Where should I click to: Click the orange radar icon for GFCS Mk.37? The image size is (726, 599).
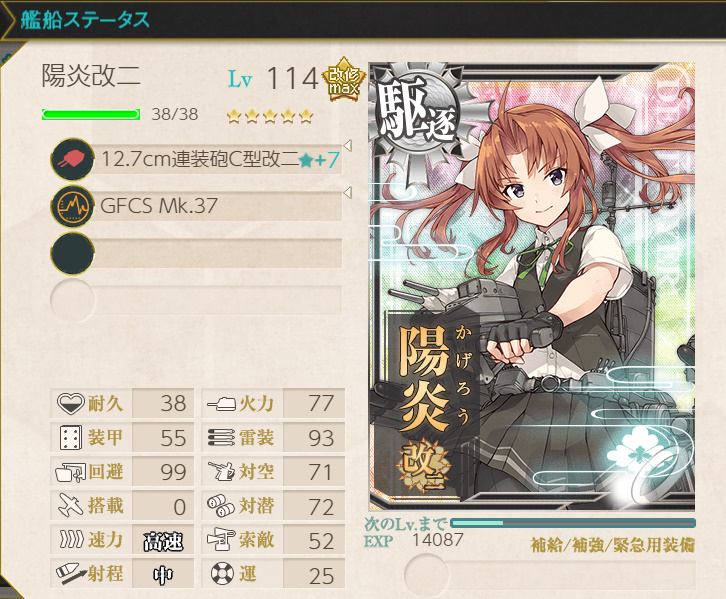click(x=72, y=207)
